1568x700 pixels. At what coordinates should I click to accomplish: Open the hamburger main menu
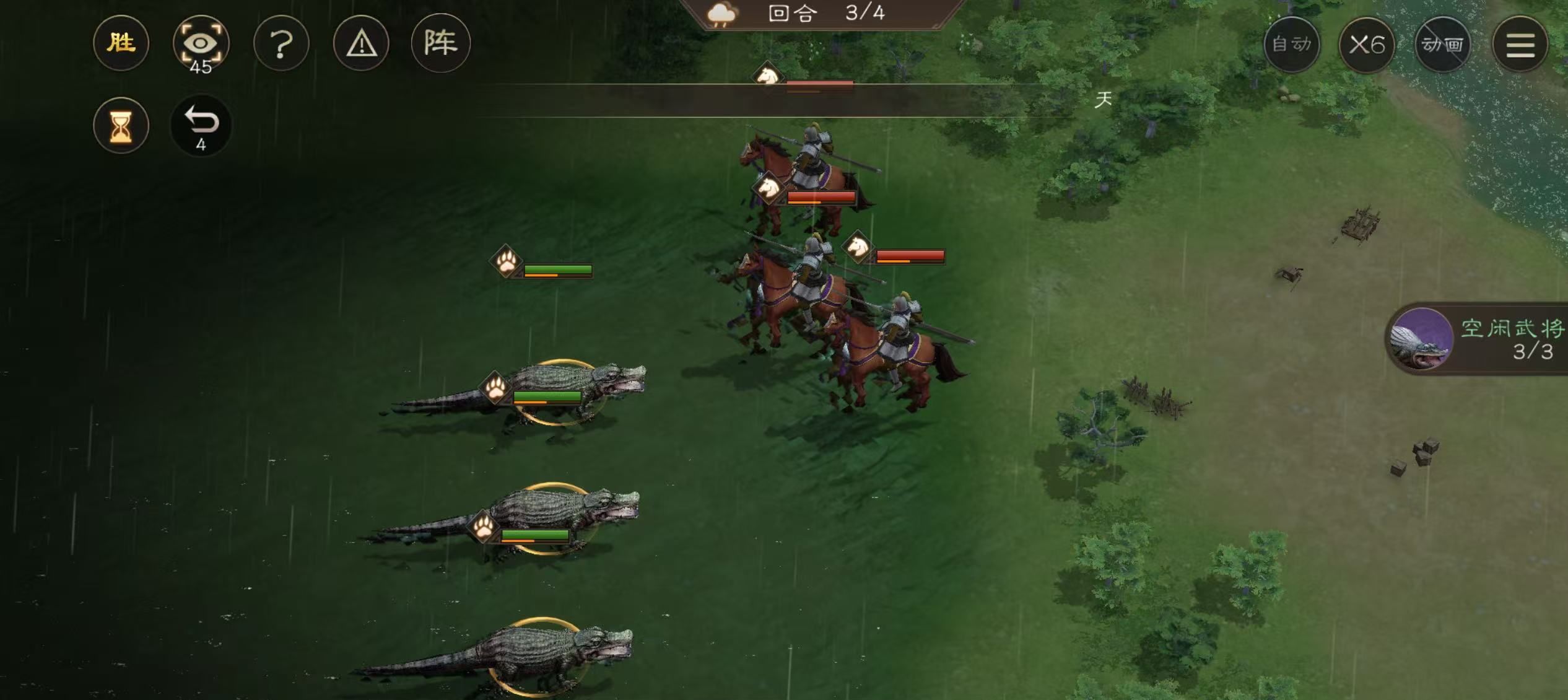1520,45
